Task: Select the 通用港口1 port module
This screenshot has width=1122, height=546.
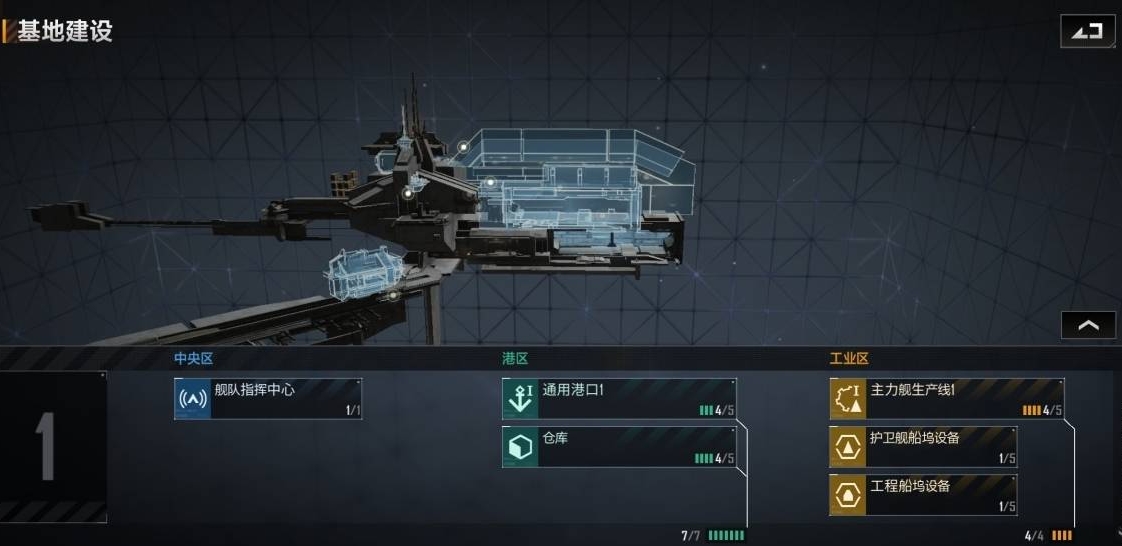Action: coord(619,398)
